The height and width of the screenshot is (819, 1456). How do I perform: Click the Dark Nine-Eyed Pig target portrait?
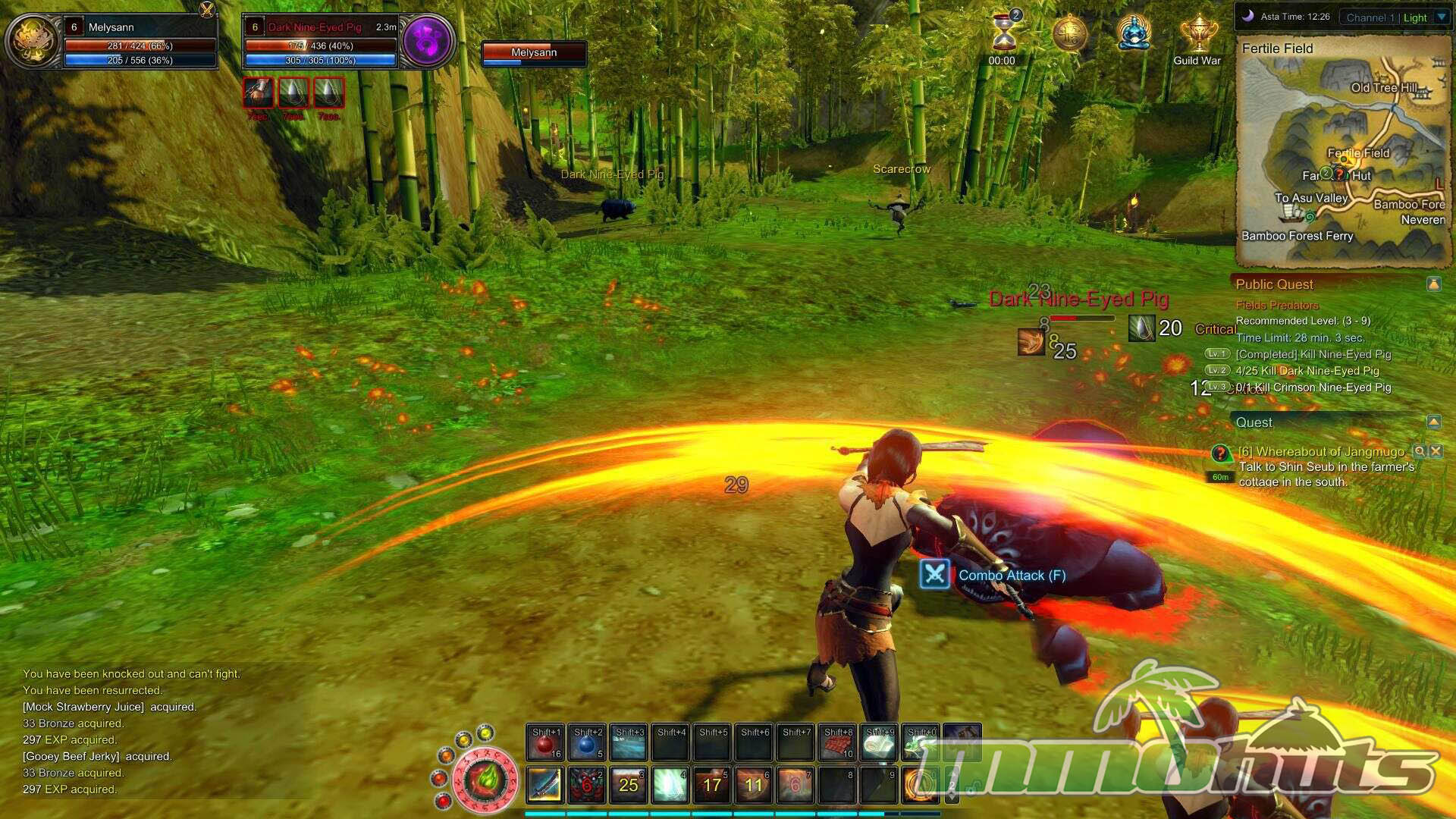pyautogui.click(x=427, y=41)
